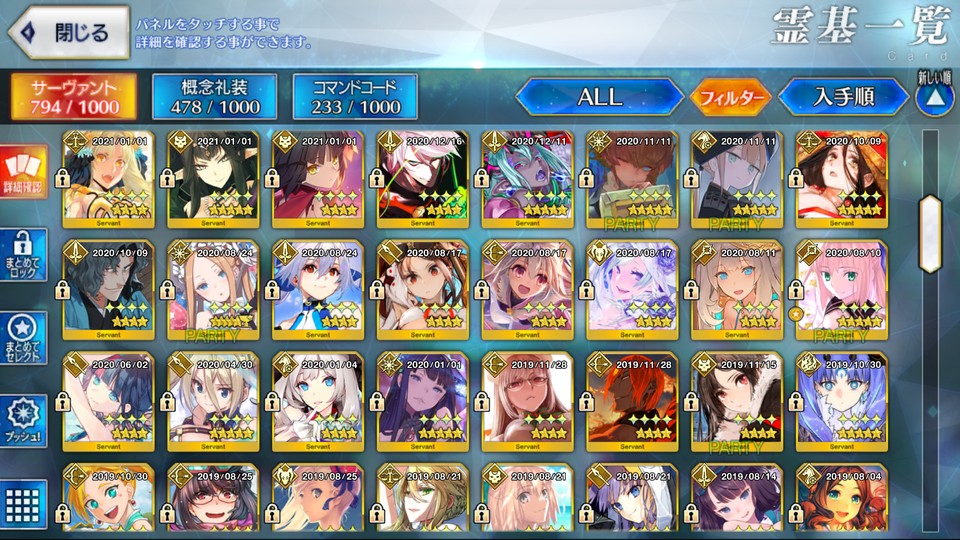Viewport: 960px width, 540px height.
Task: Tap the プッシュ! button
Action: pyautogui.click(x=24, y=422)
